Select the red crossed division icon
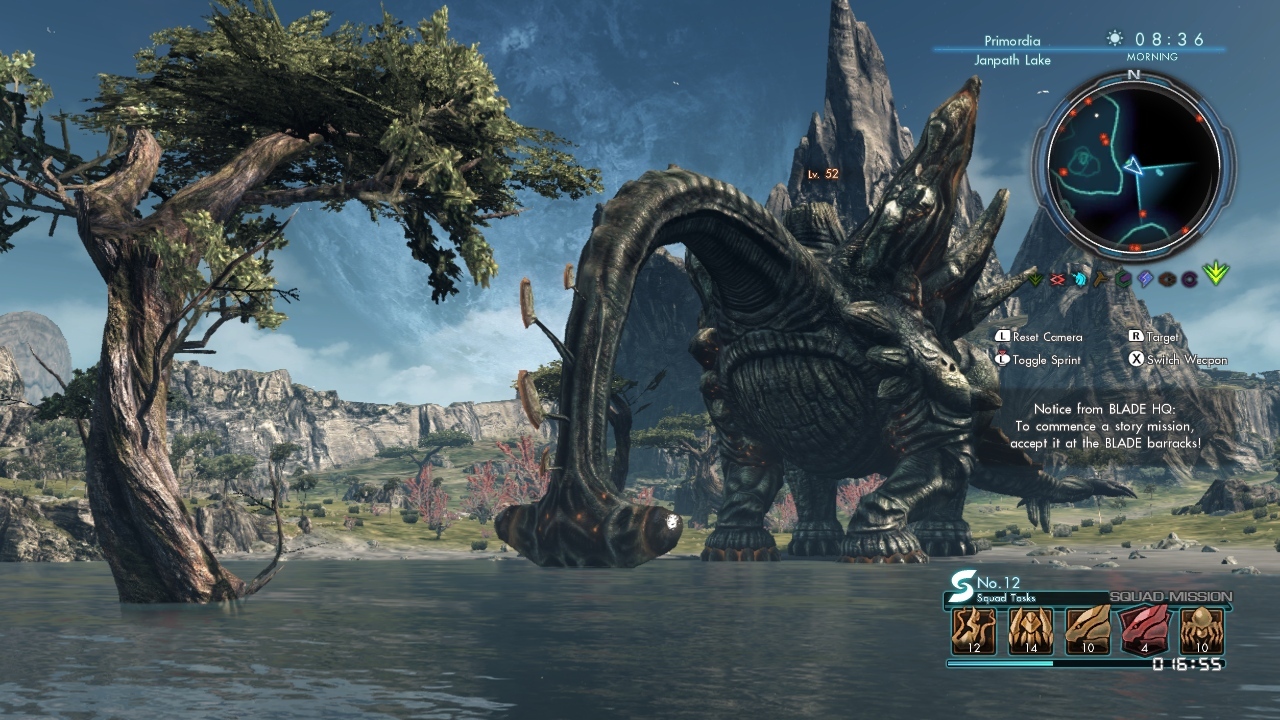The height and width of the screenshot is (720, 1280). (x=1058, y=280)
